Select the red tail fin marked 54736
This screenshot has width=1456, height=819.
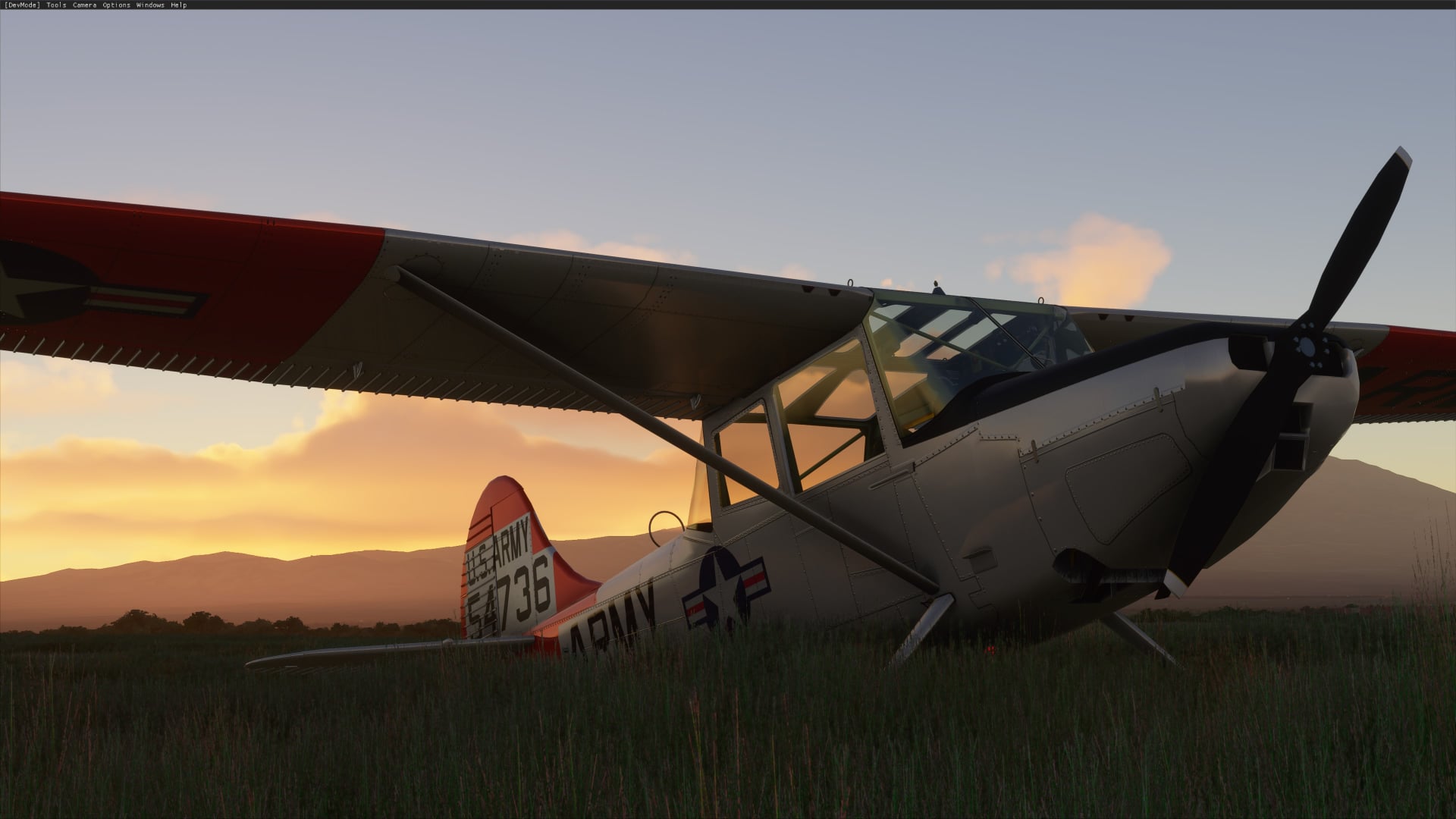point(516,546)
